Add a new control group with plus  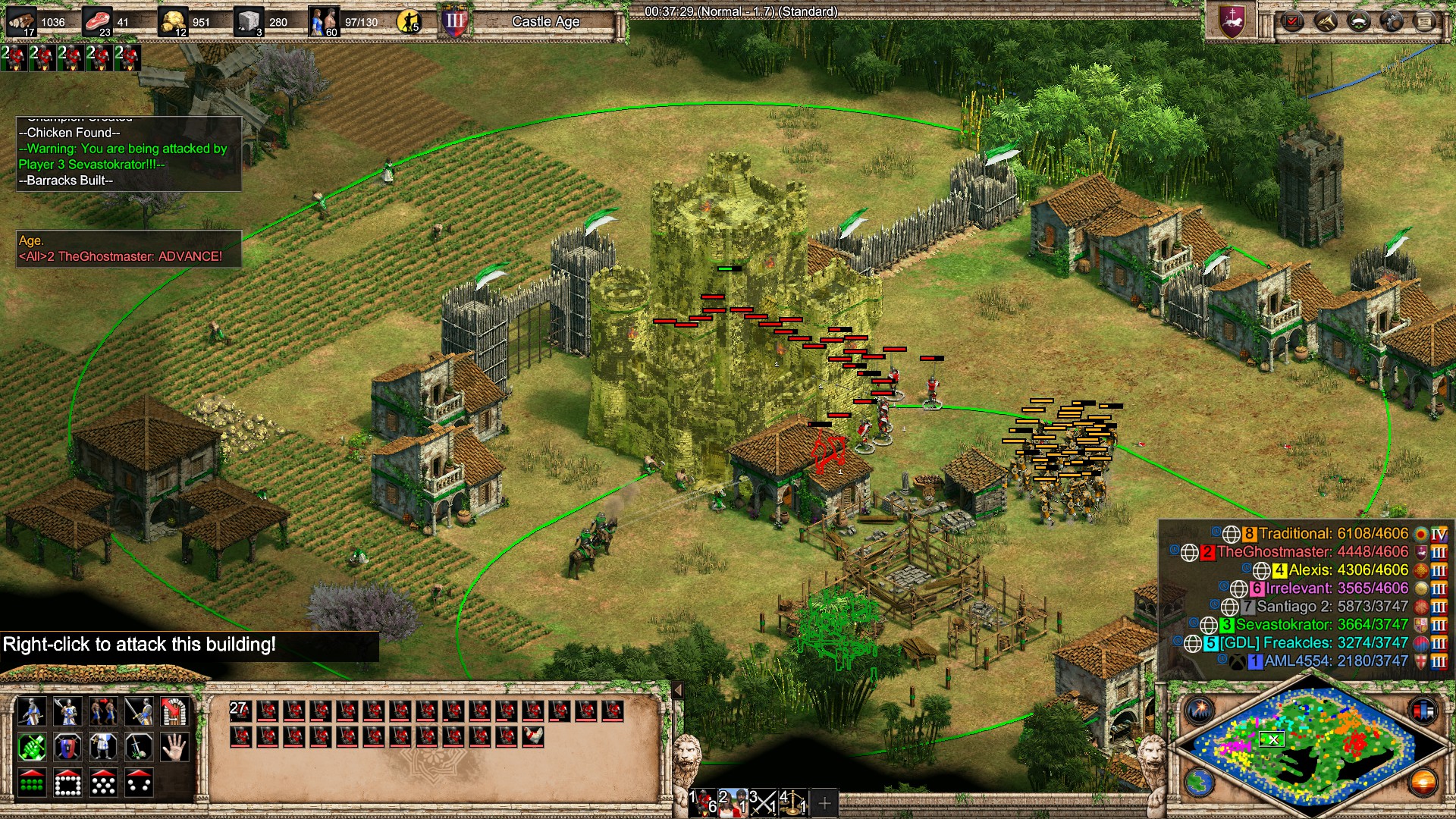coord(824,802)
